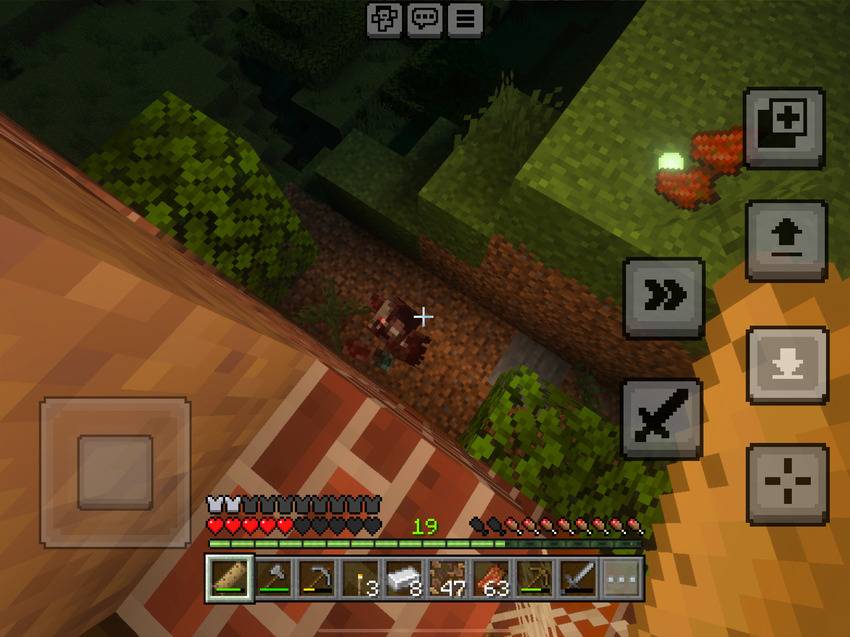Open the chat speech bubble button
The image size is (850, 637).
point(424,19)
